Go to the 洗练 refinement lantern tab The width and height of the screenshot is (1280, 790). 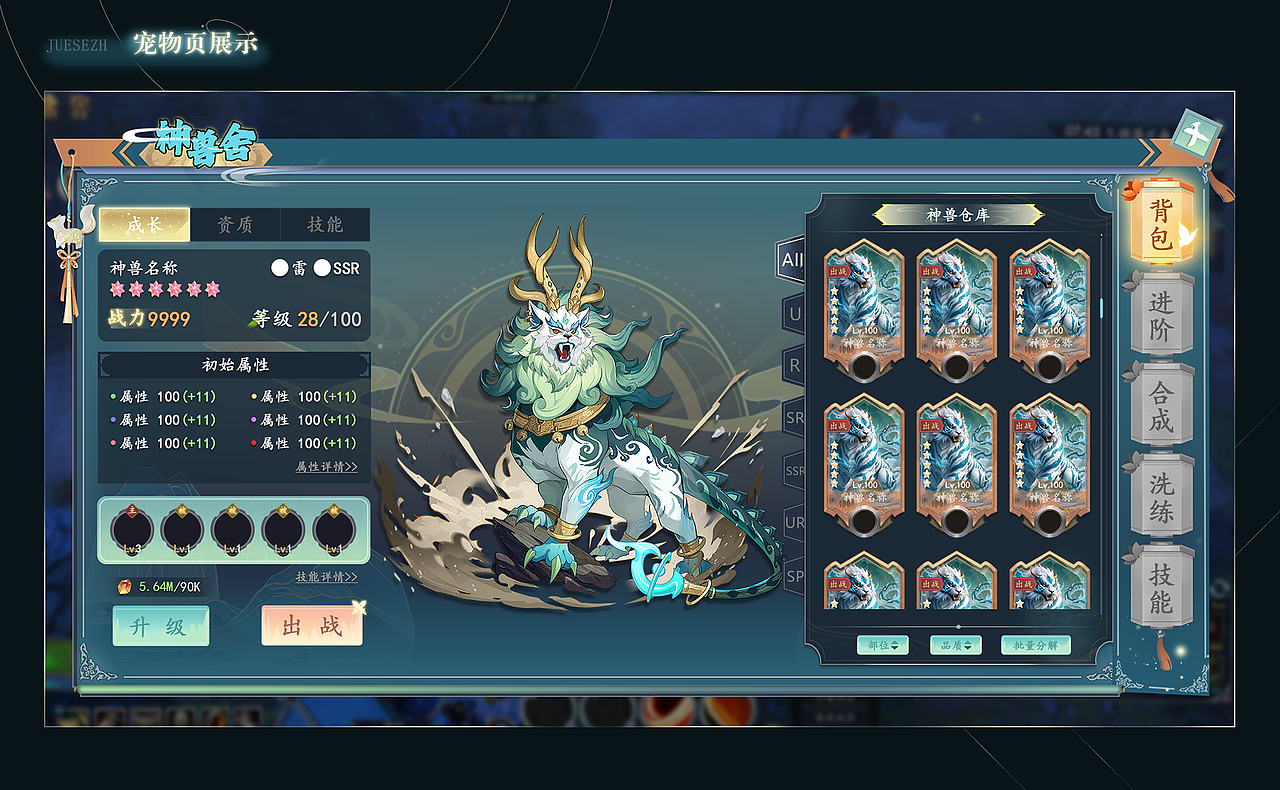click(1161, 497)
